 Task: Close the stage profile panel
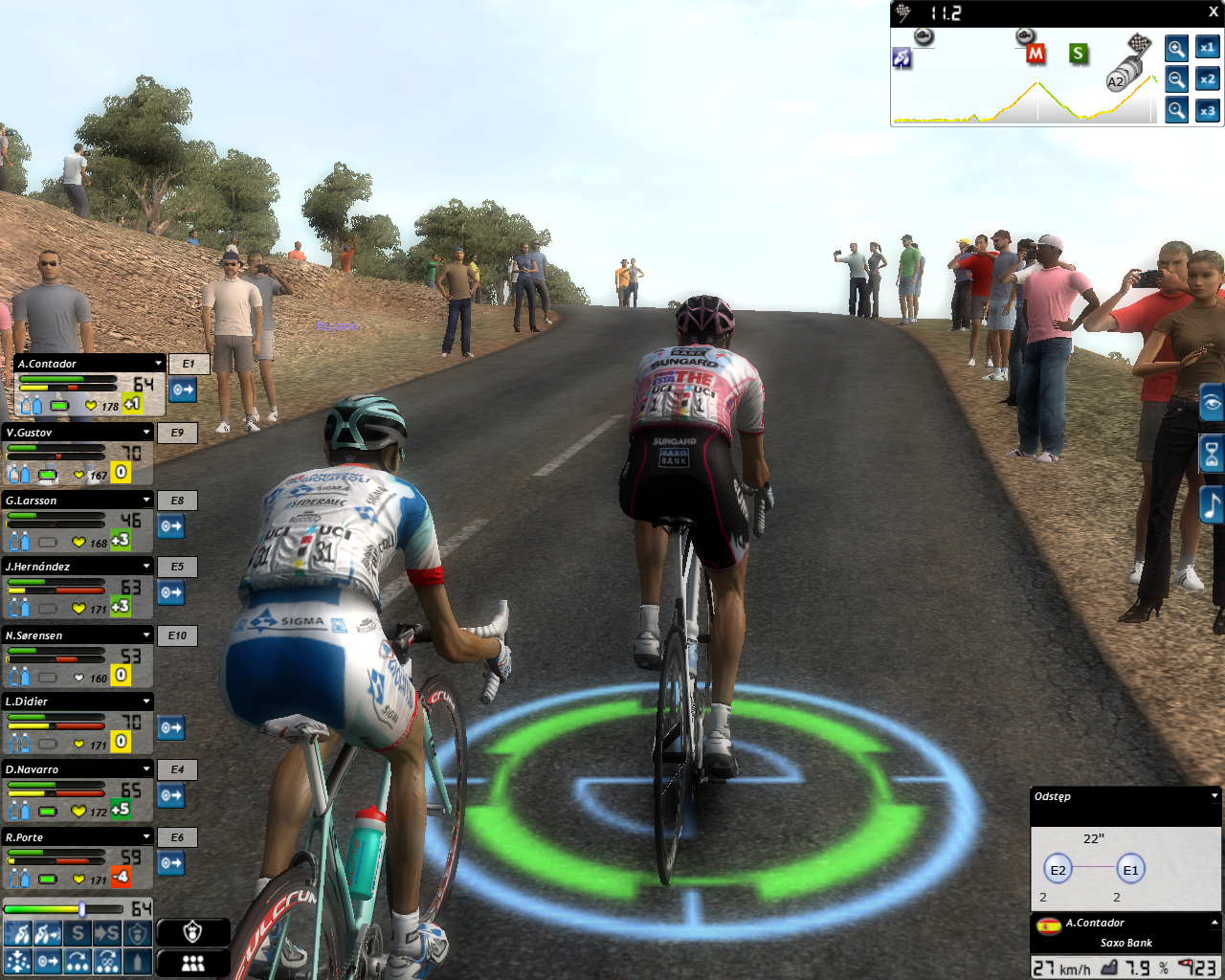pyautogui.click(x=1214, y=12)
